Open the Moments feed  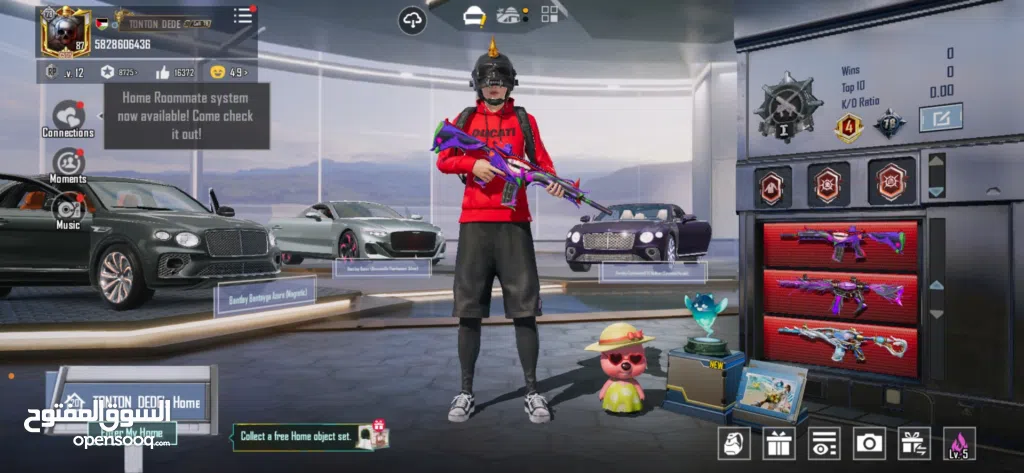(x=68, y=163)
